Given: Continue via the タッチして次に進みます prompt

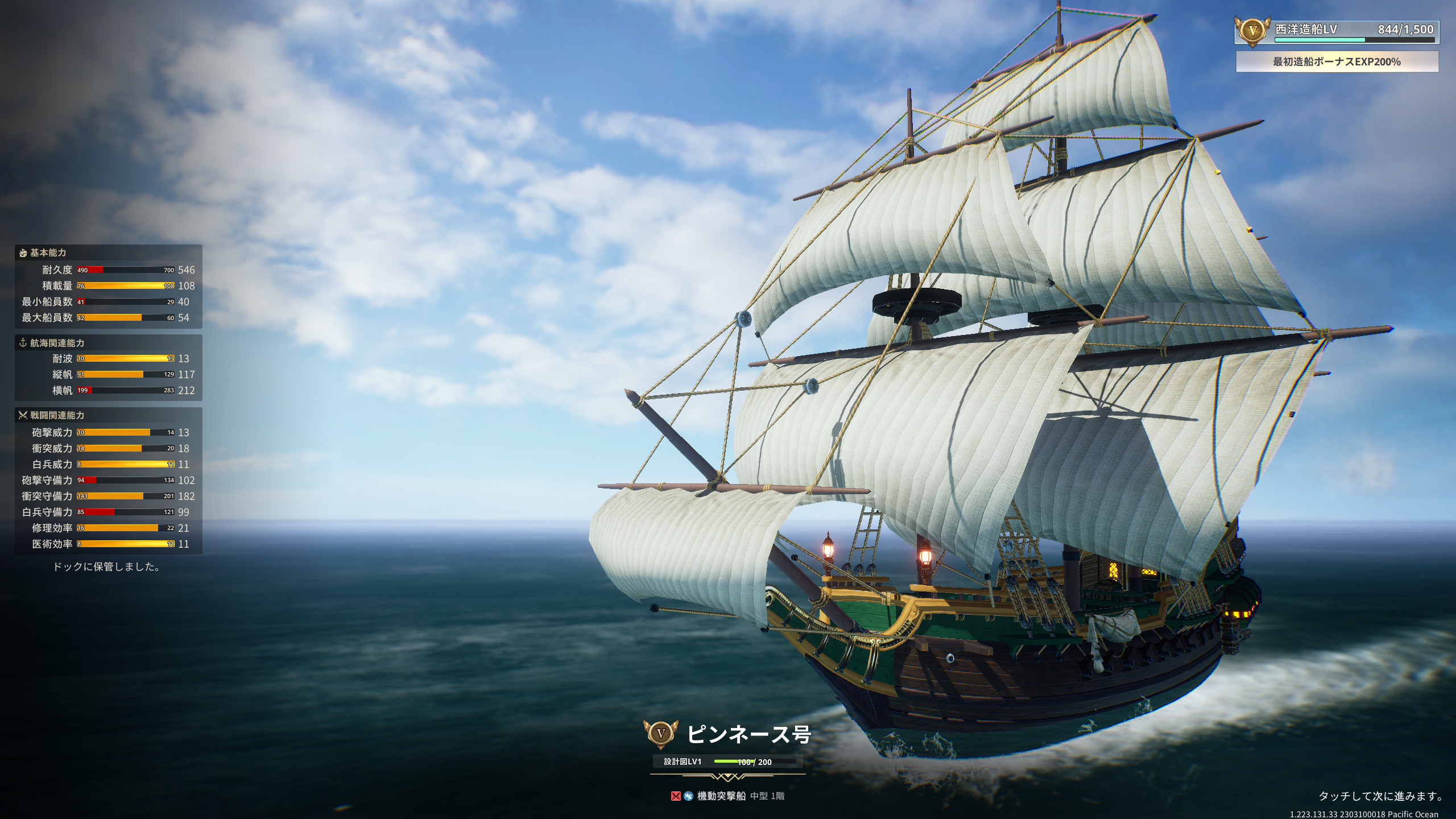Looking at the screenshot, I should coord(1380,796).
